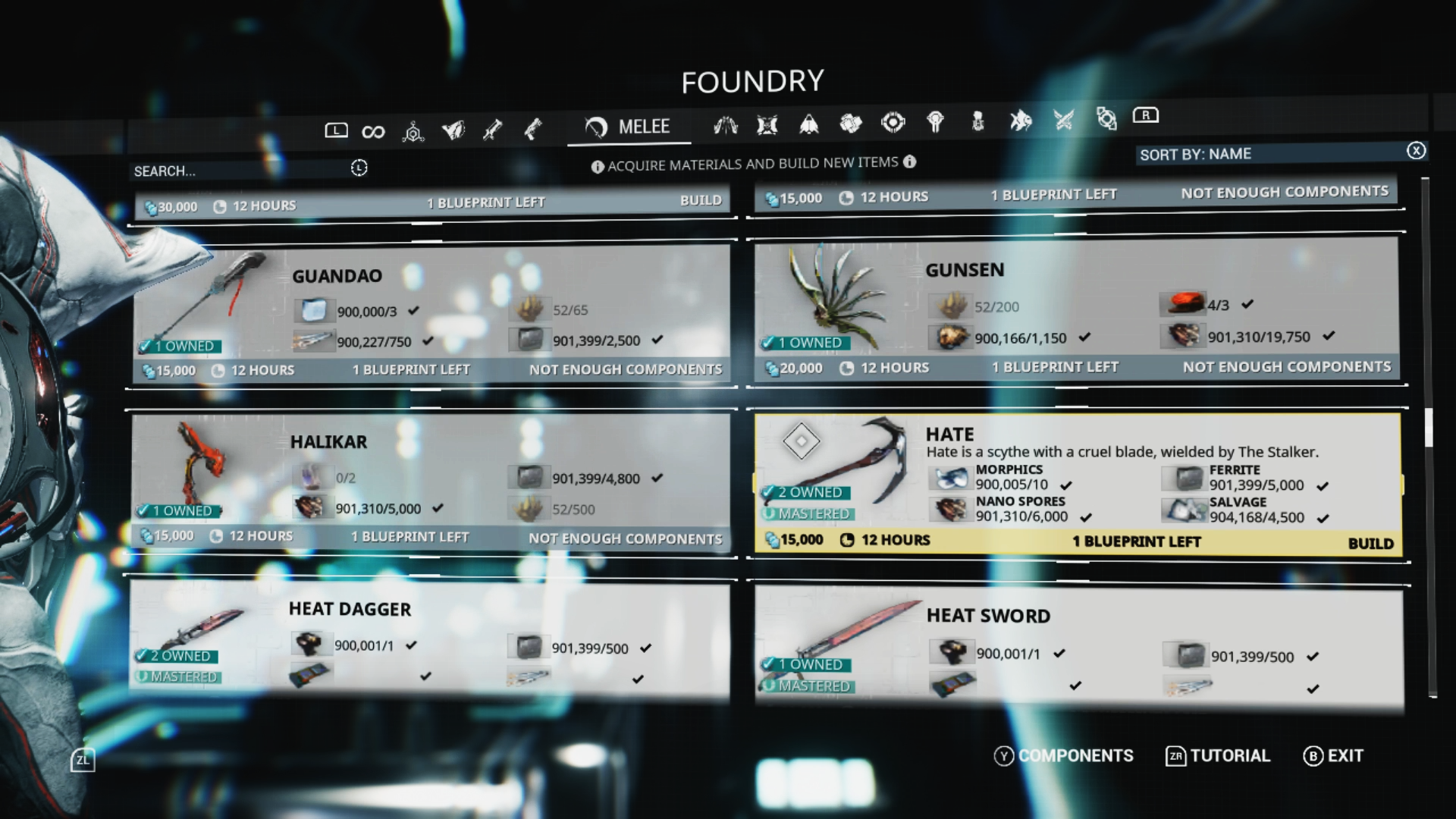Switch to the infinity All items tab
This screenshot has width=1456, height=819.
coord(373,132)
